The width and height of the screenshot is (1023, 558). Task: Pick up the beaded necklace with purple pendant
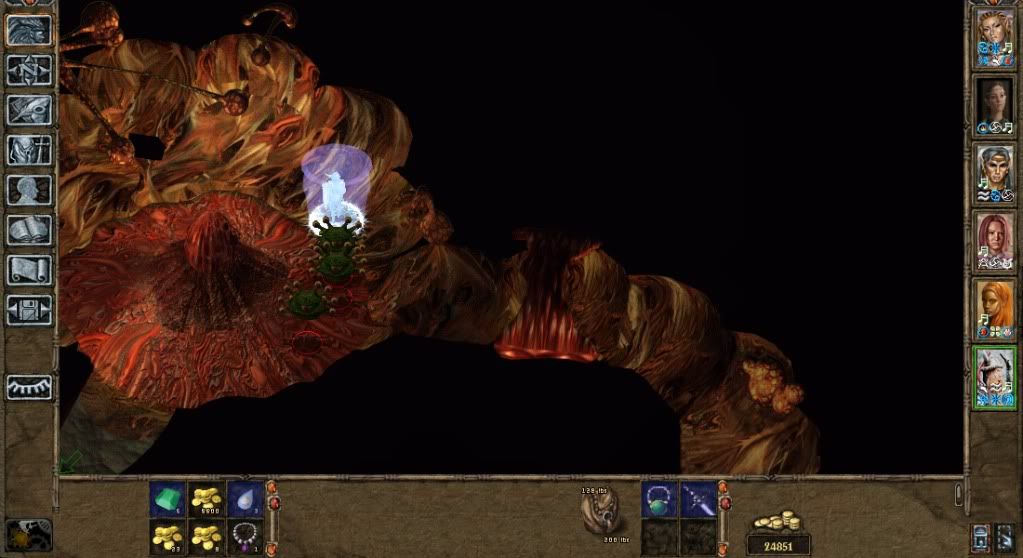click(x=246, y=537)
